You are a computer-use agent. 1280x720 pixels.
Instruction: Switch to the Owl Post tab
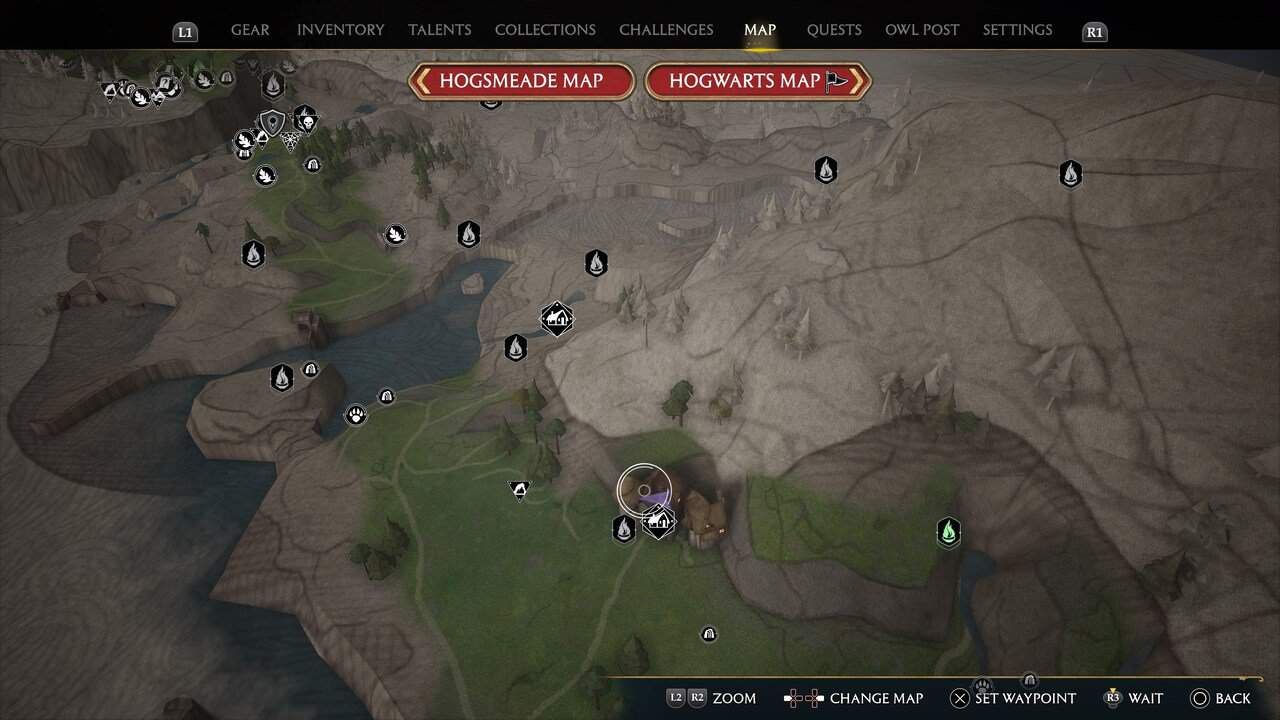tap(922, 30)
